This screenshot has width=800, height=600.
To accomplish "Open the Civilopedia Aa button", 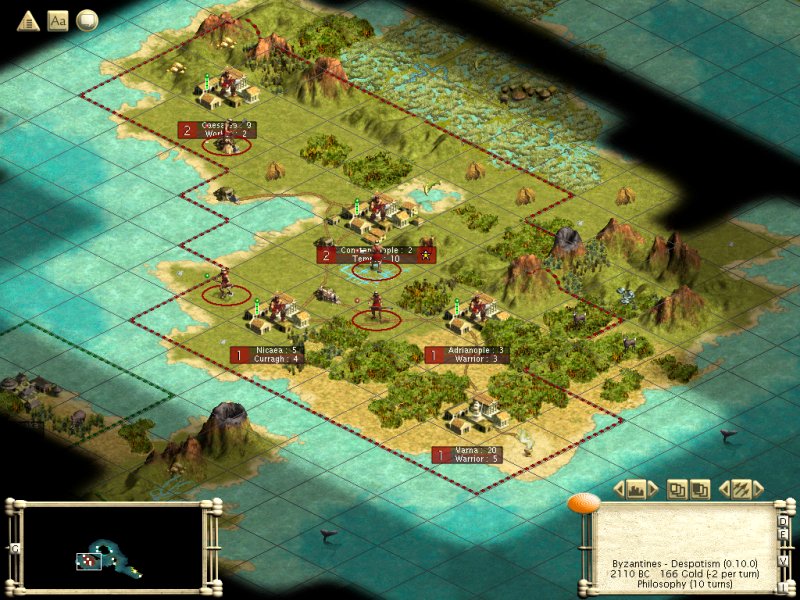I will tap(57, 20).
